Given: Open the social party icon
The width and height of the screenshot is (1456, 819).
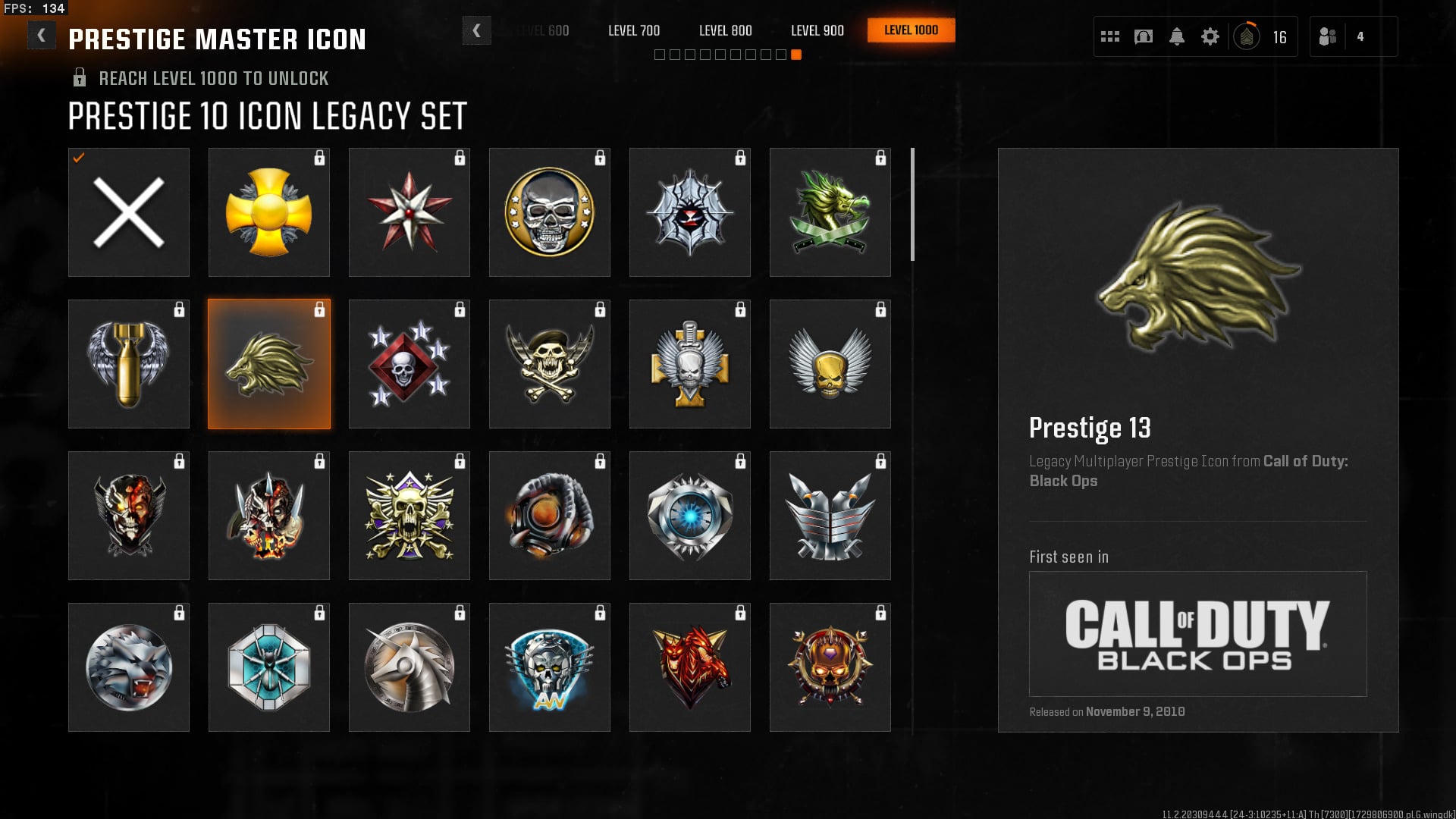Looking at the screenshot, I should click(x=1328, y=36).
